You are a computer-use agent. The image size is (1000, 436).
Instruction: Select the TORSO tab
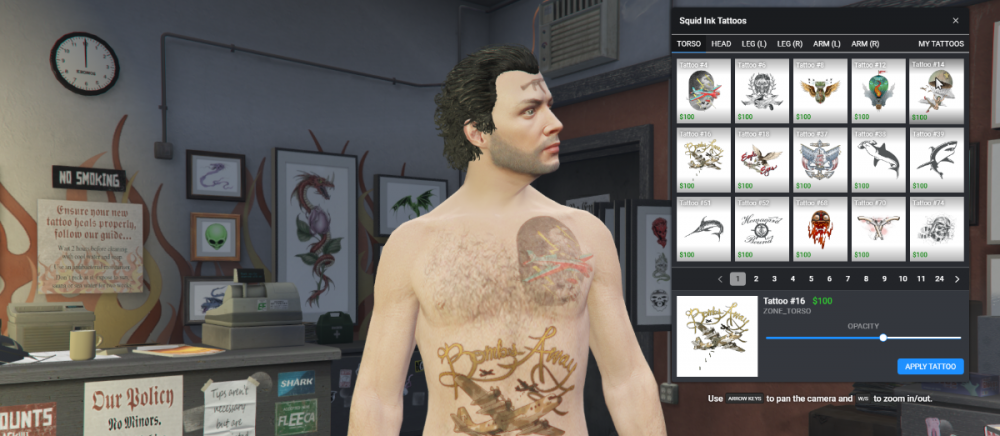688,44
